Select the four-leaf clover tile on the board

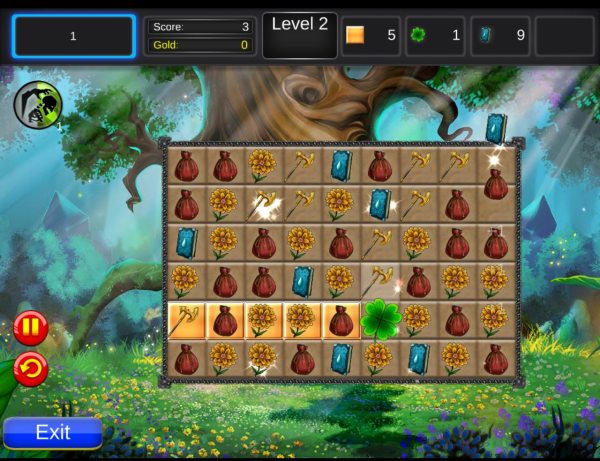point(380,320)
